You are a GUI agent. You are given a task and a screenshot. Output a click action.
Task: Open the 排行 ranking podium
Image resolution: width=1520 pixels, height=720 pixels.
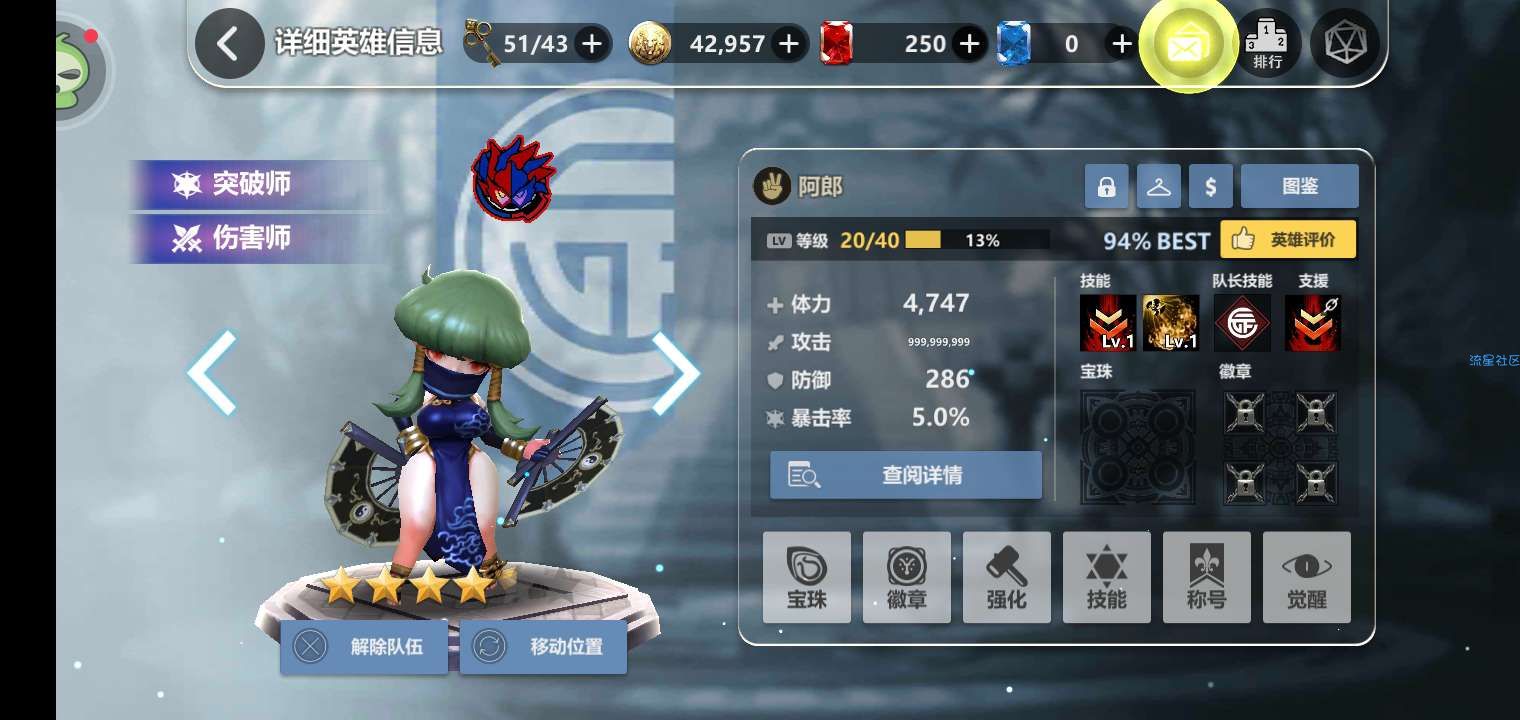coord(1268,44)
